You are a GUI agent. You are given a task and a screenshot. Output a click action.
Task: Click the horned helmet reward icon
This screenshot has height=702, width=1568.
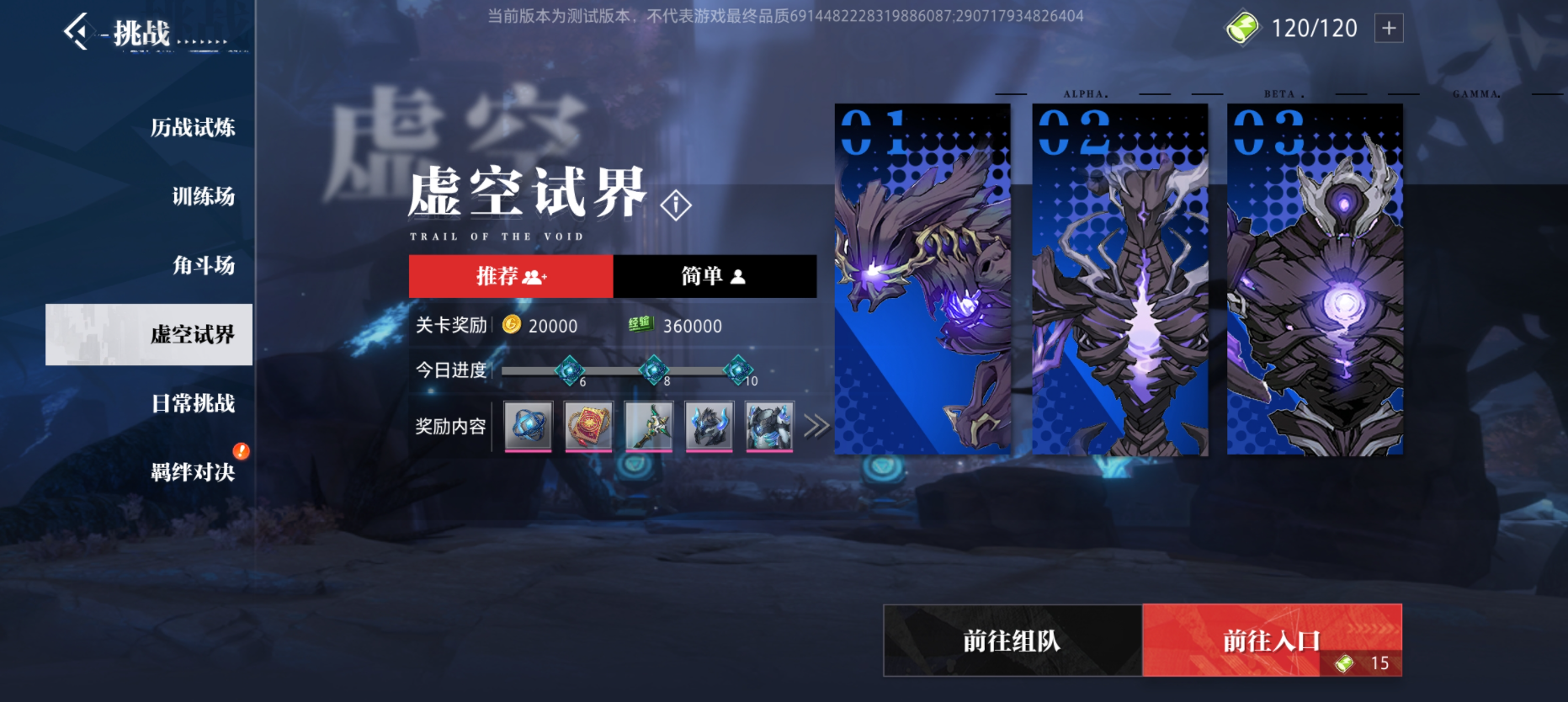point(709,427)
